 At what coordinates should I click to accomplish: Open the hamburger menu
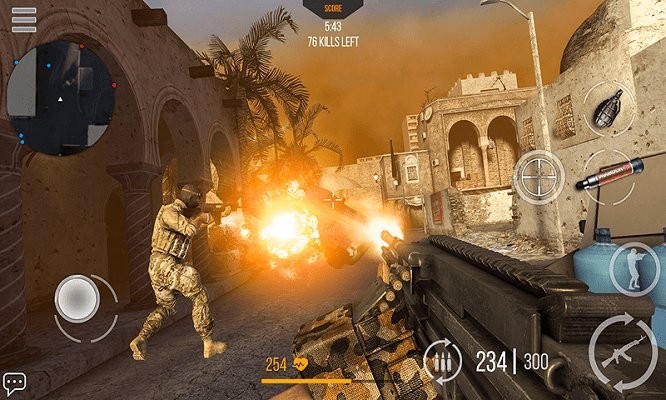pyautogui.click(x=23, y=19)
